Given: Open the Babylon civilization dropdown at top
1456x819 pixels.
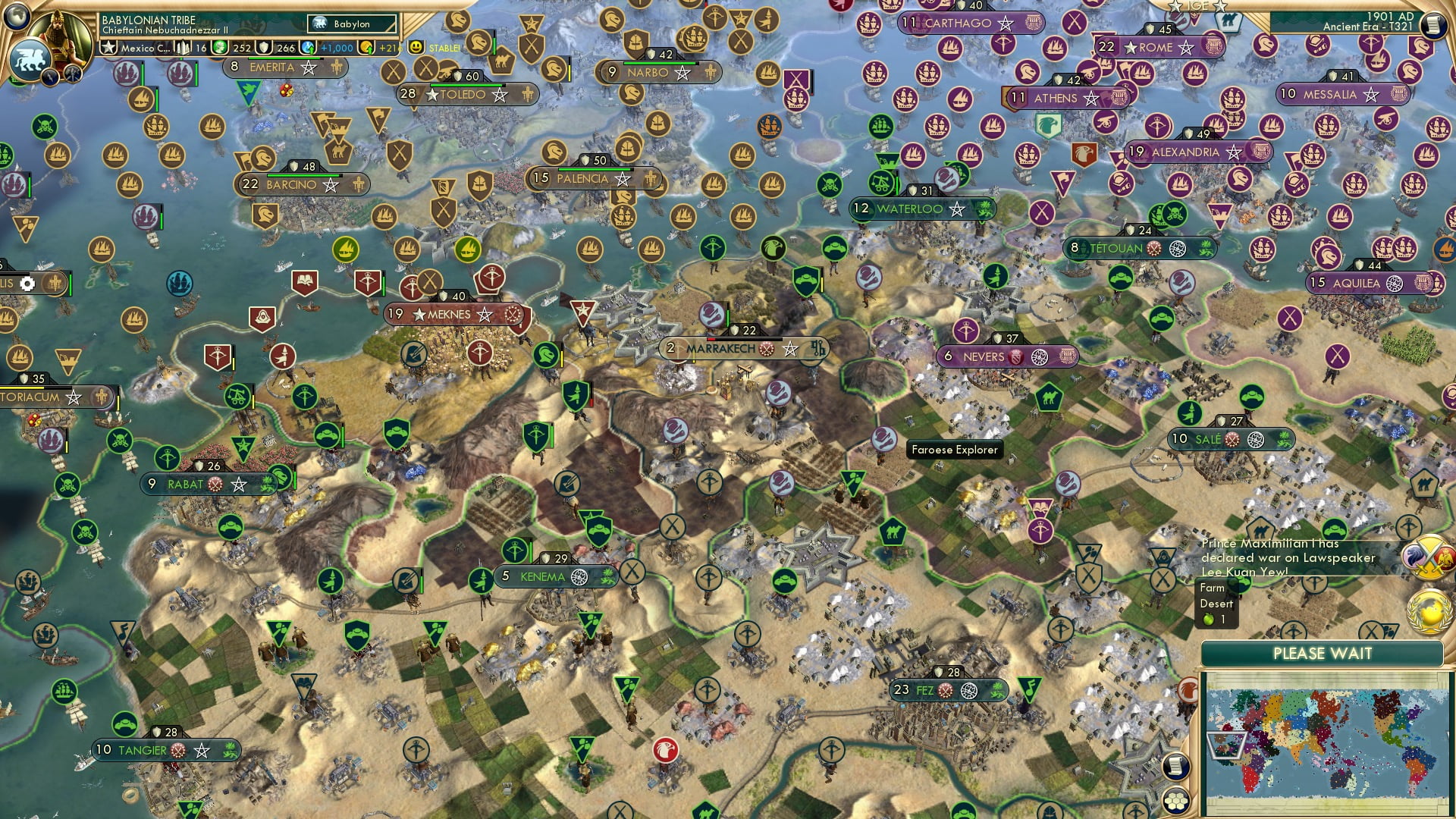Looking at the screenshot, I should click(x=353, y=24).
